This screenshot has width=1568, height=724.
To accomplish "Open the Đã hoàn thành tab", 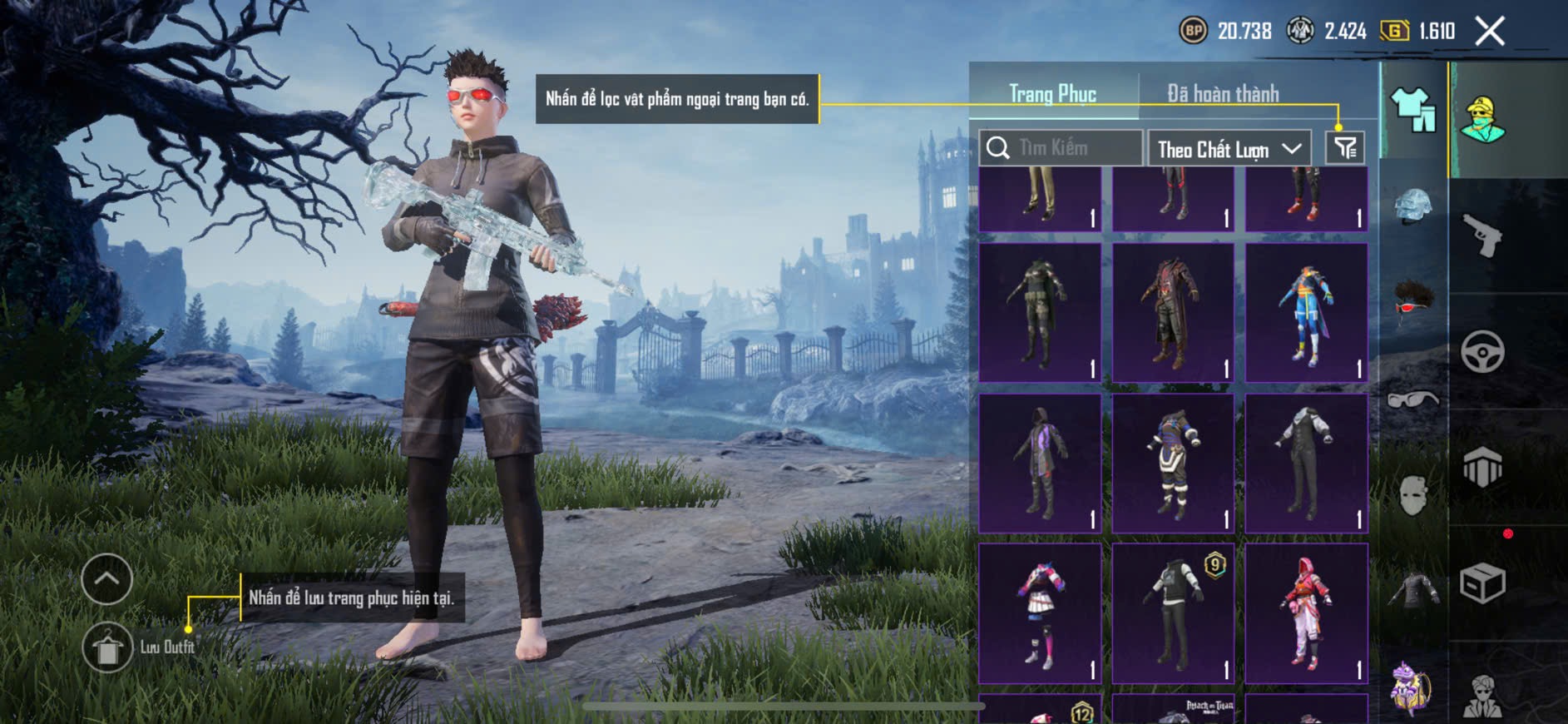I will point(1222,93).
